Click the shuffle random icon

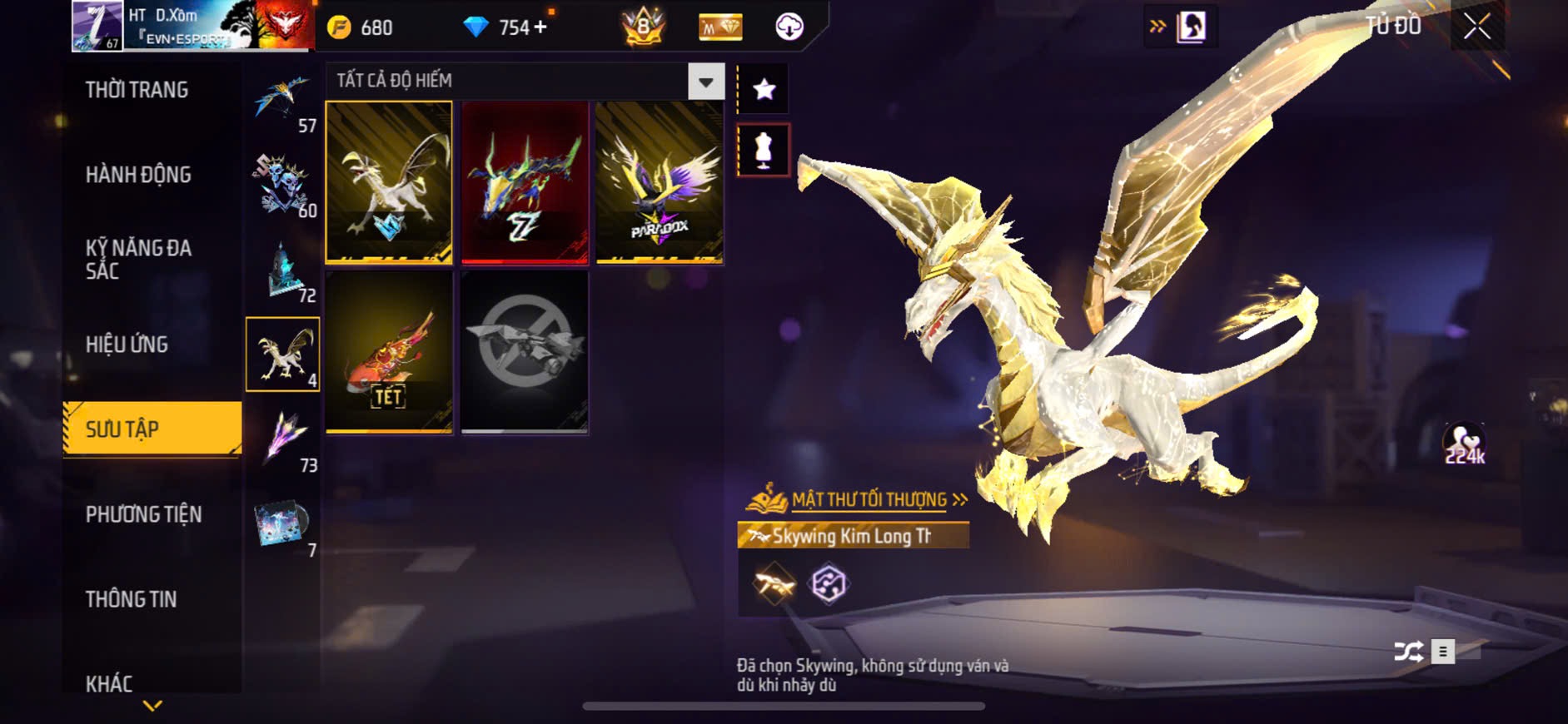coord(1408,651)
